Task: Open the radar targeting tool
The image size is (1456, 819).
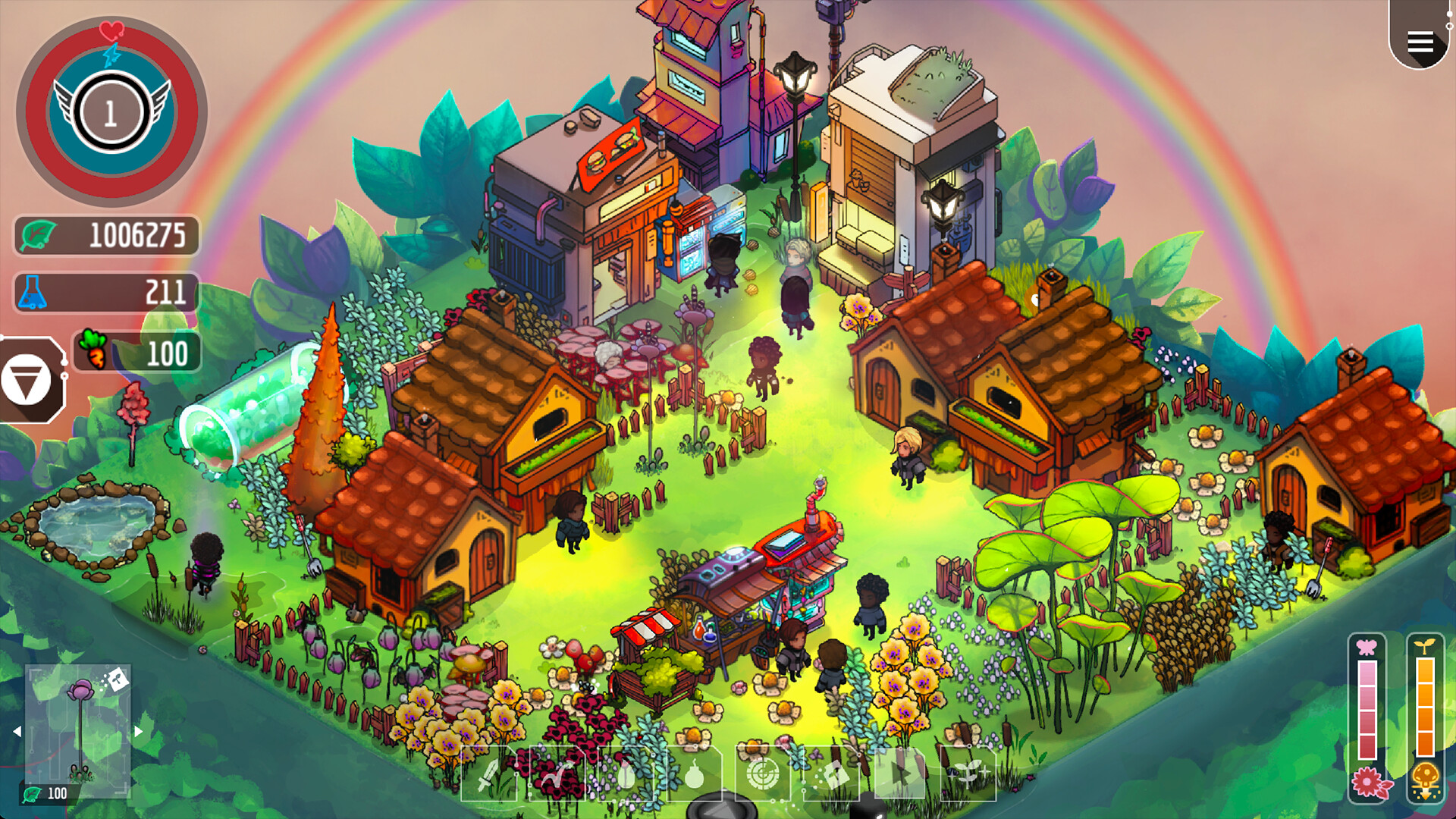Action: 762,775
